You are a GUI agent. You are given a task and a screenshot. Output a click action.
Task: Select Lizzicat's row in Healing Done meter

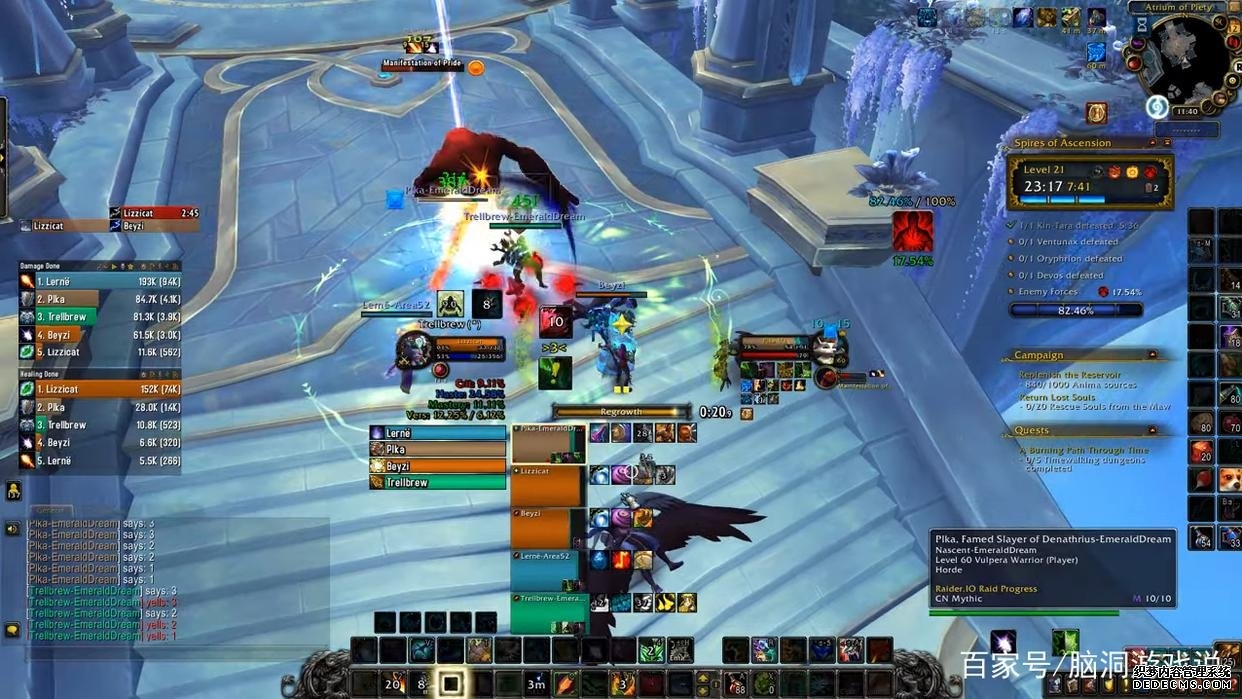(x=100, y=389)
